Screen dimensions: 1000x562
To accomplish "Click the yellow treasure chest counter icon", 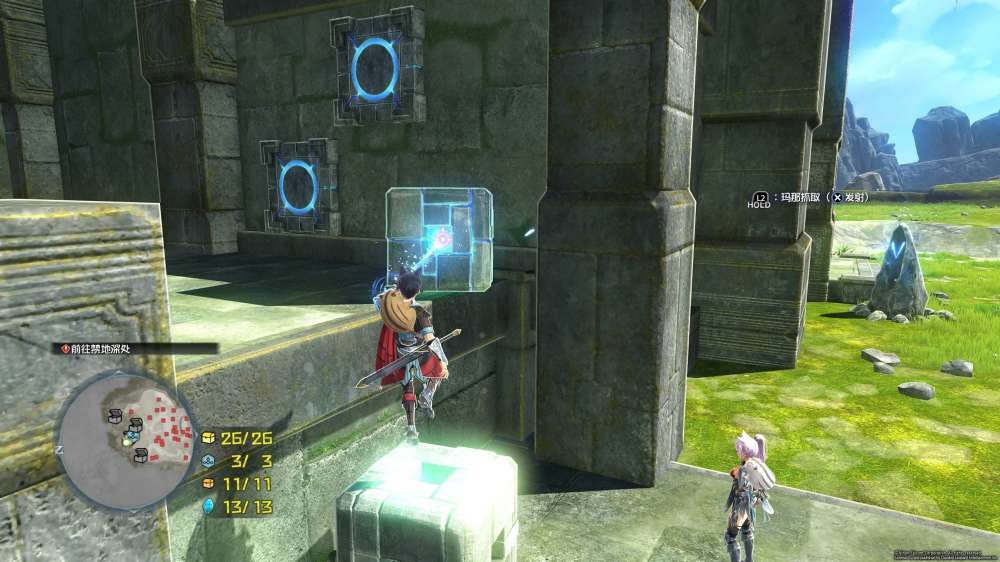I will (x=208, y=438).
